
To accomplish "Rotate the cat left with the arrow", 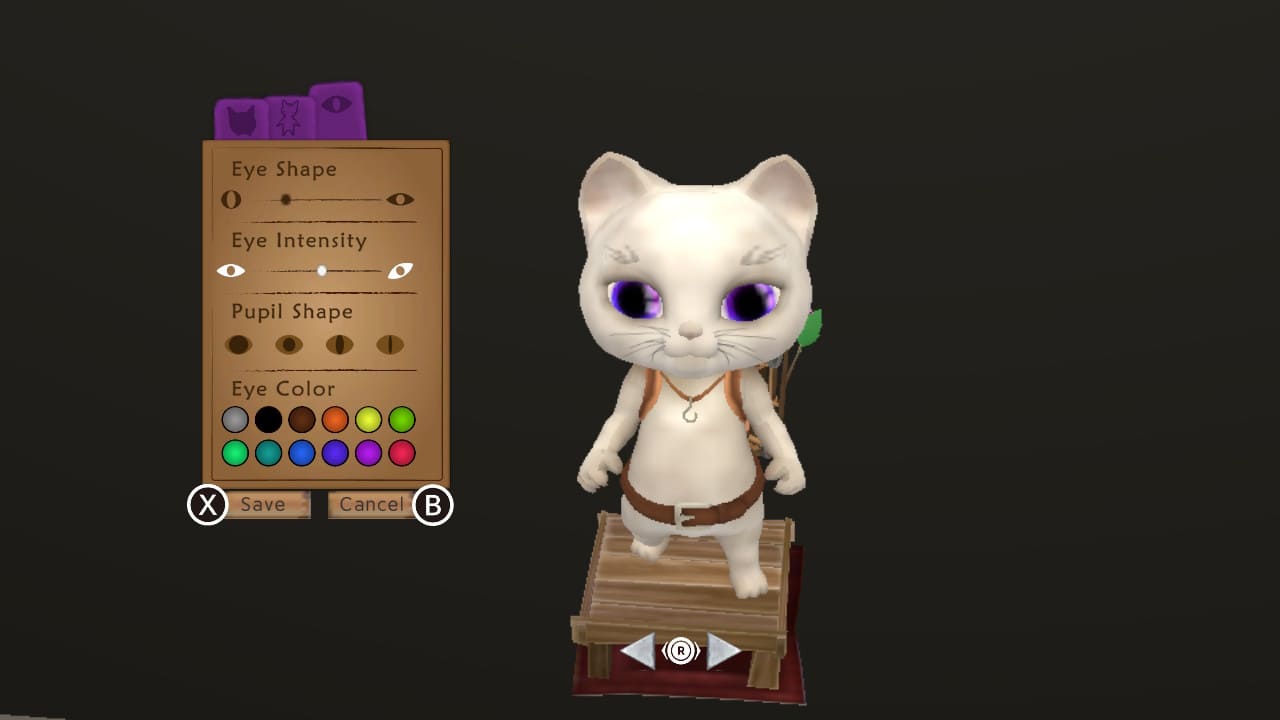I will (641, 651).
